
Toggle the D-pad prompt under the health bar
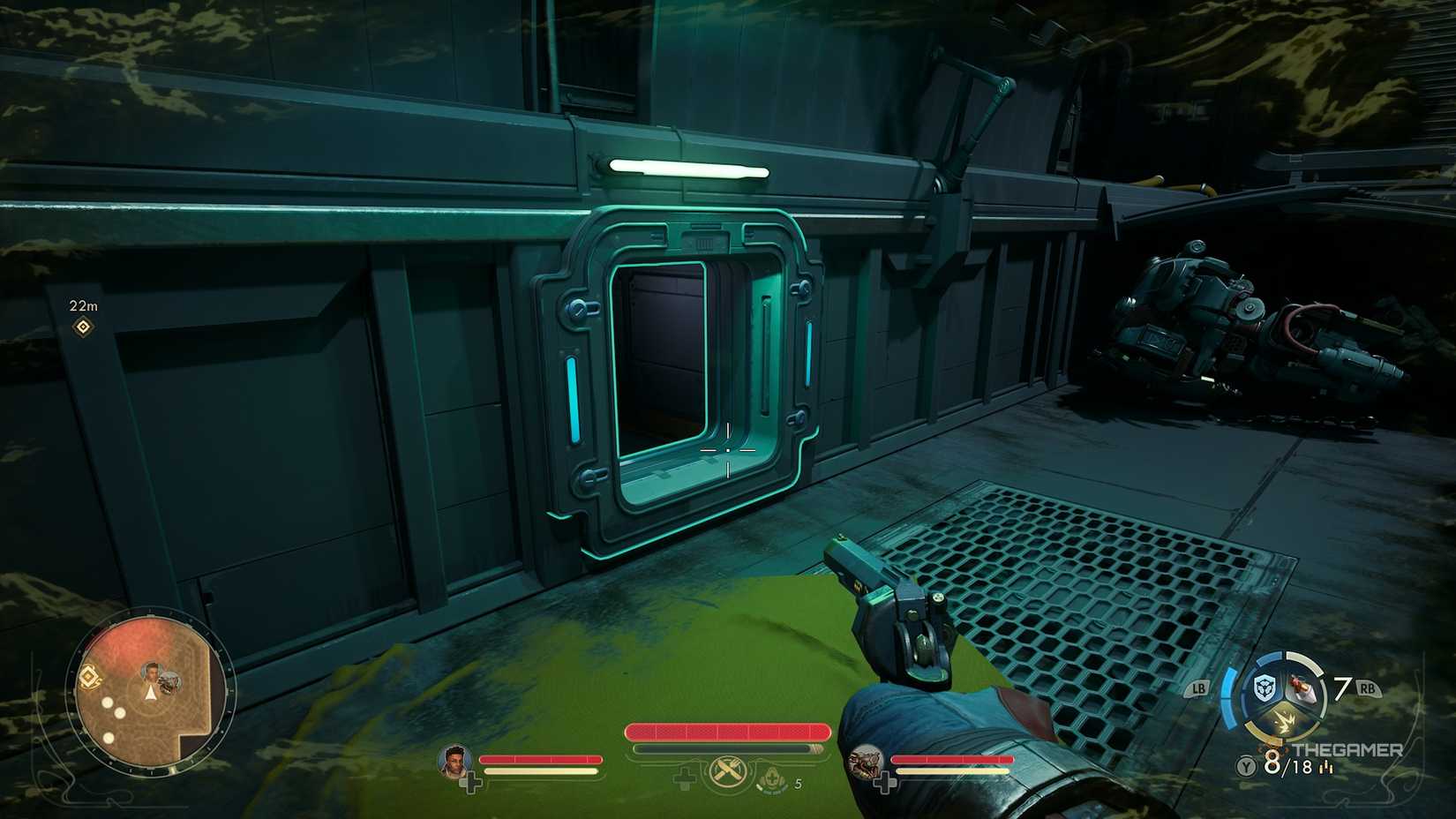tap(684, 778)
